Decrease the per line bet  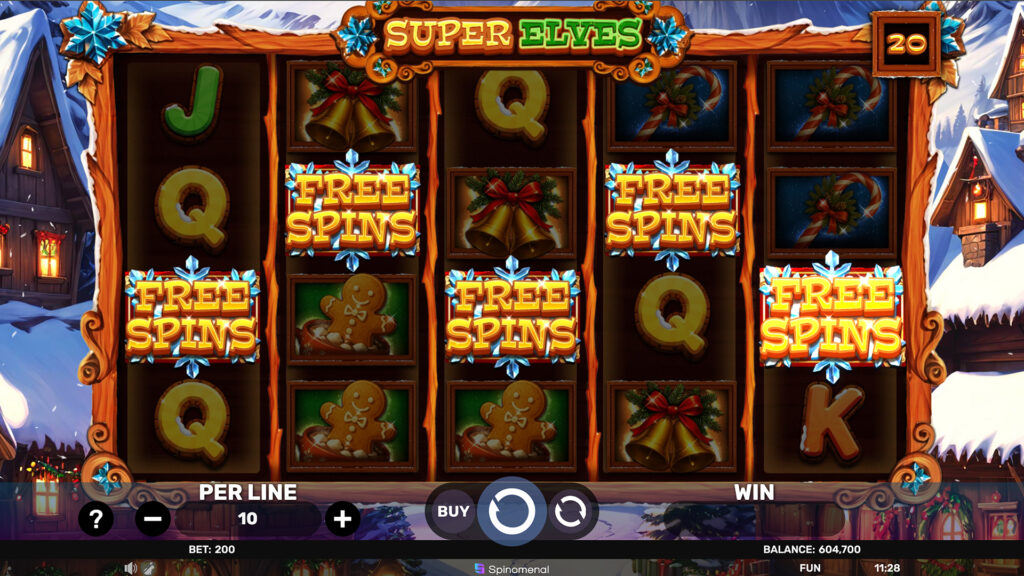[x=152, y=518]
